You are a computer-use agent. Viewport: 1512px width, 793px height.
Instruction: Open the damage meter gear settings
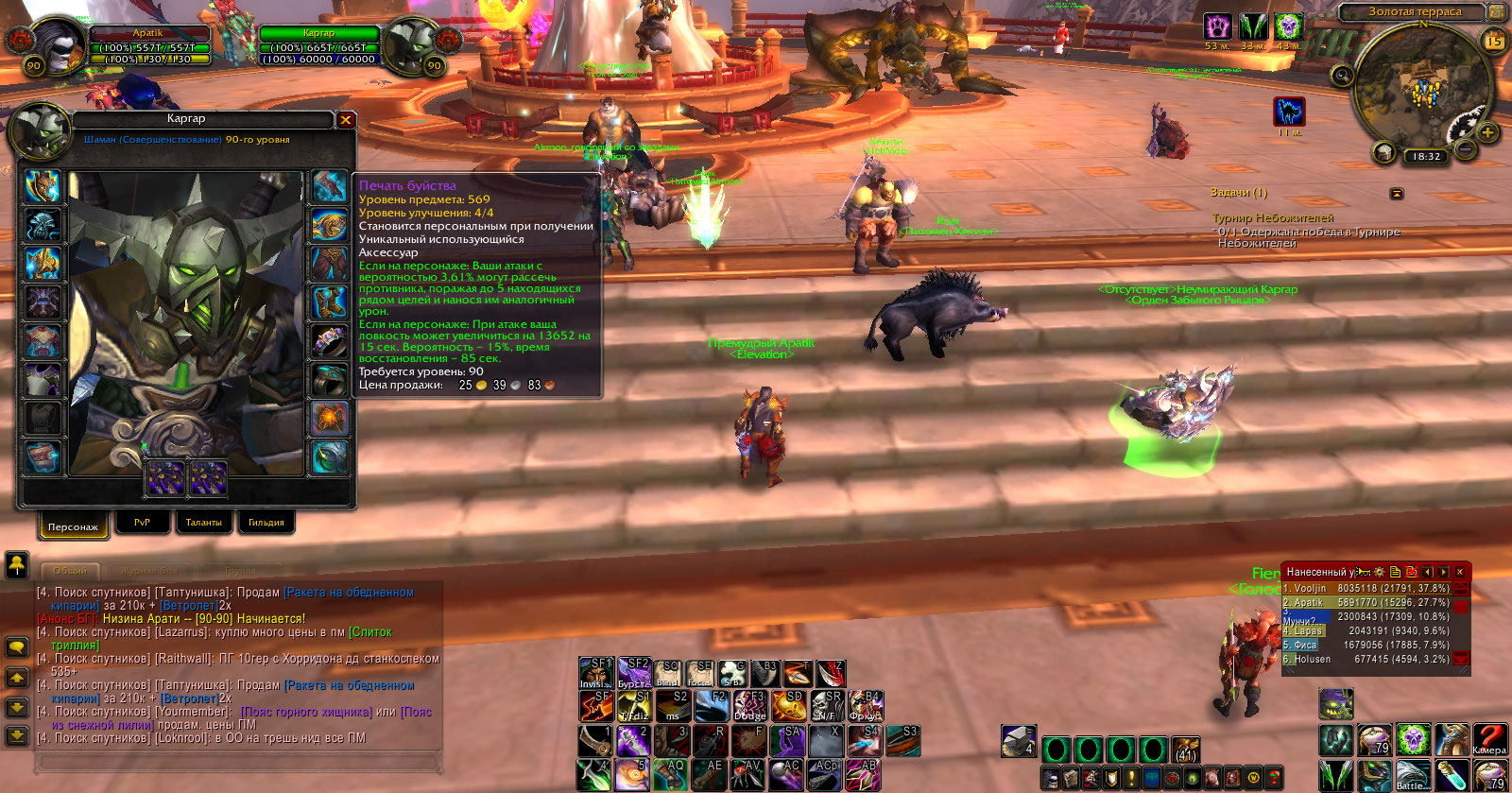tap(1379, 572)
